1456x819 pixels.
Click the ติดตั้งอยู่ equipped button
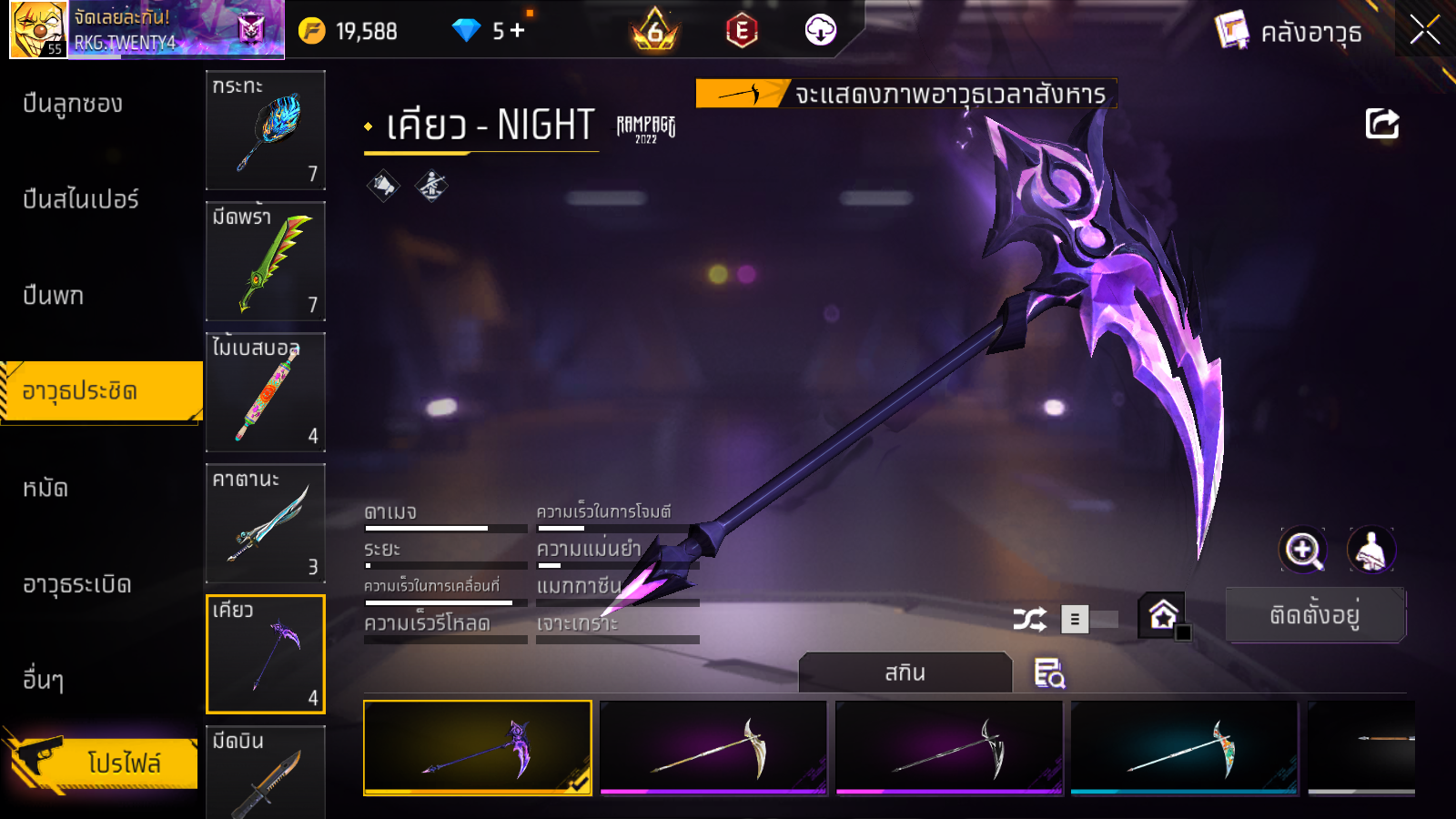coord(1315,616)
